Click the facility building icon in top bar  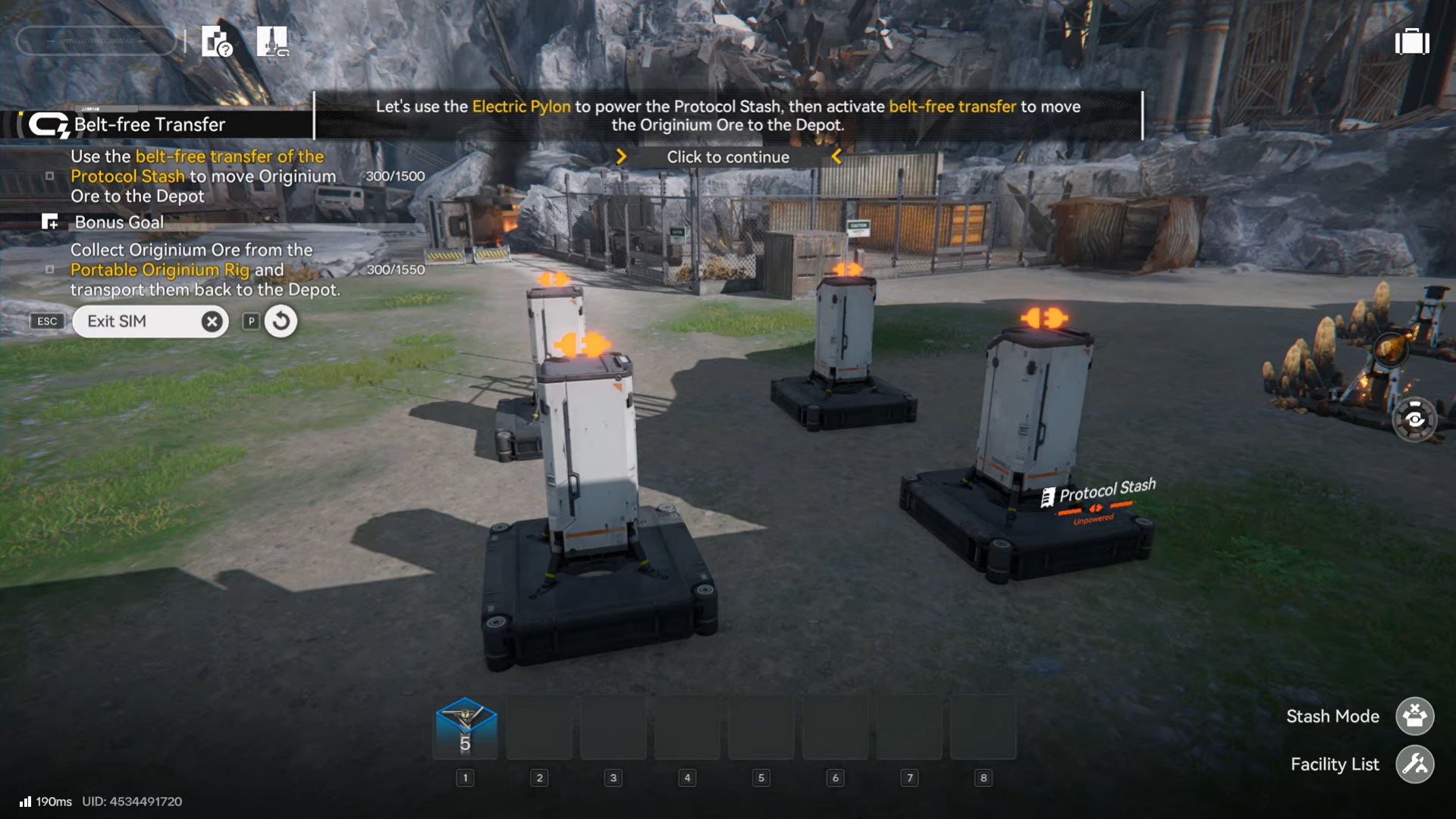[x=272, y=42]
